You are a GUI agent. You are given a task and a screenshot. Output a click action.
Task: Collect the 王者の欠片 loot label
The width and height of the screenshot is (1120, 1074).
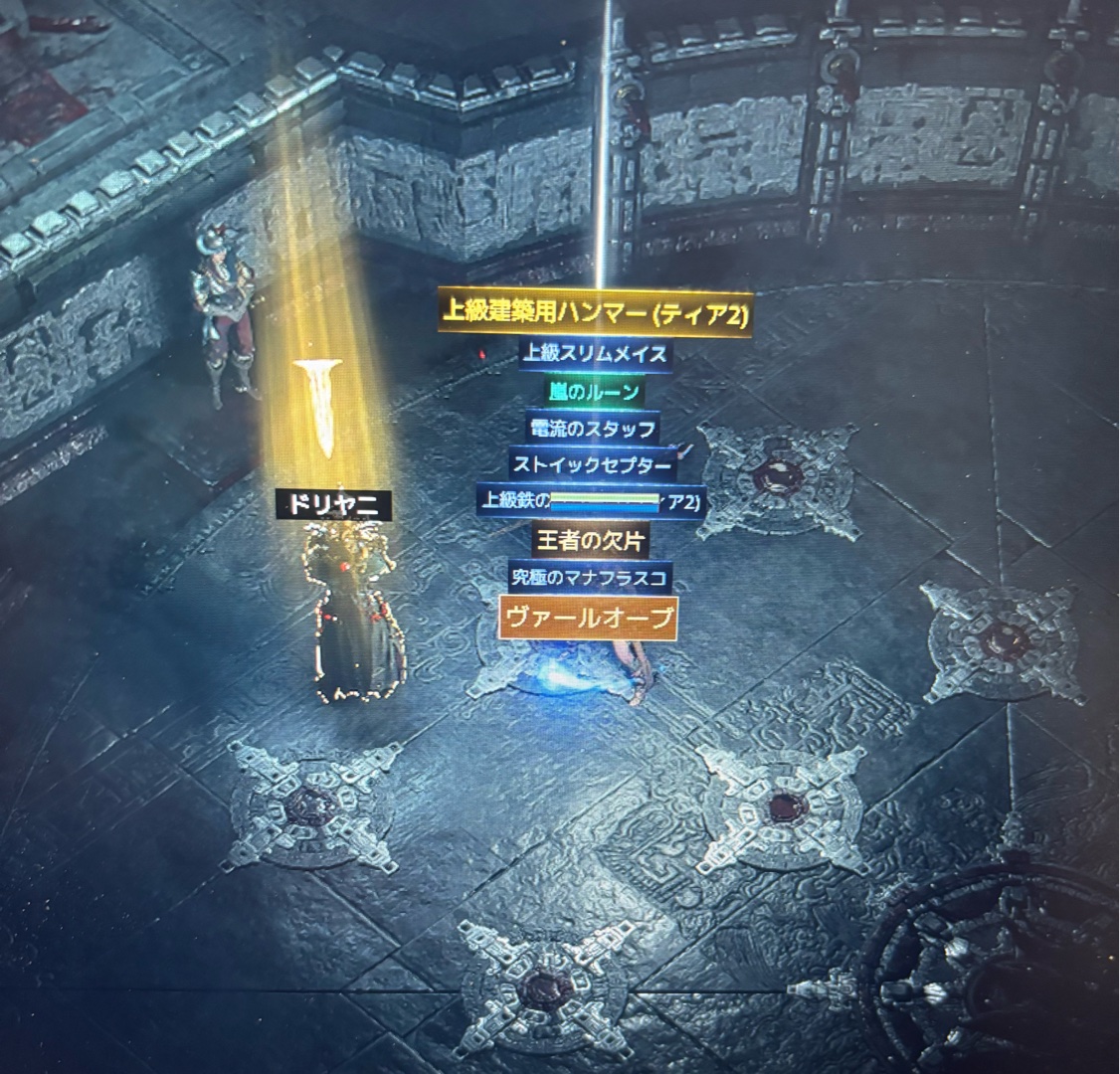point(591,540)
